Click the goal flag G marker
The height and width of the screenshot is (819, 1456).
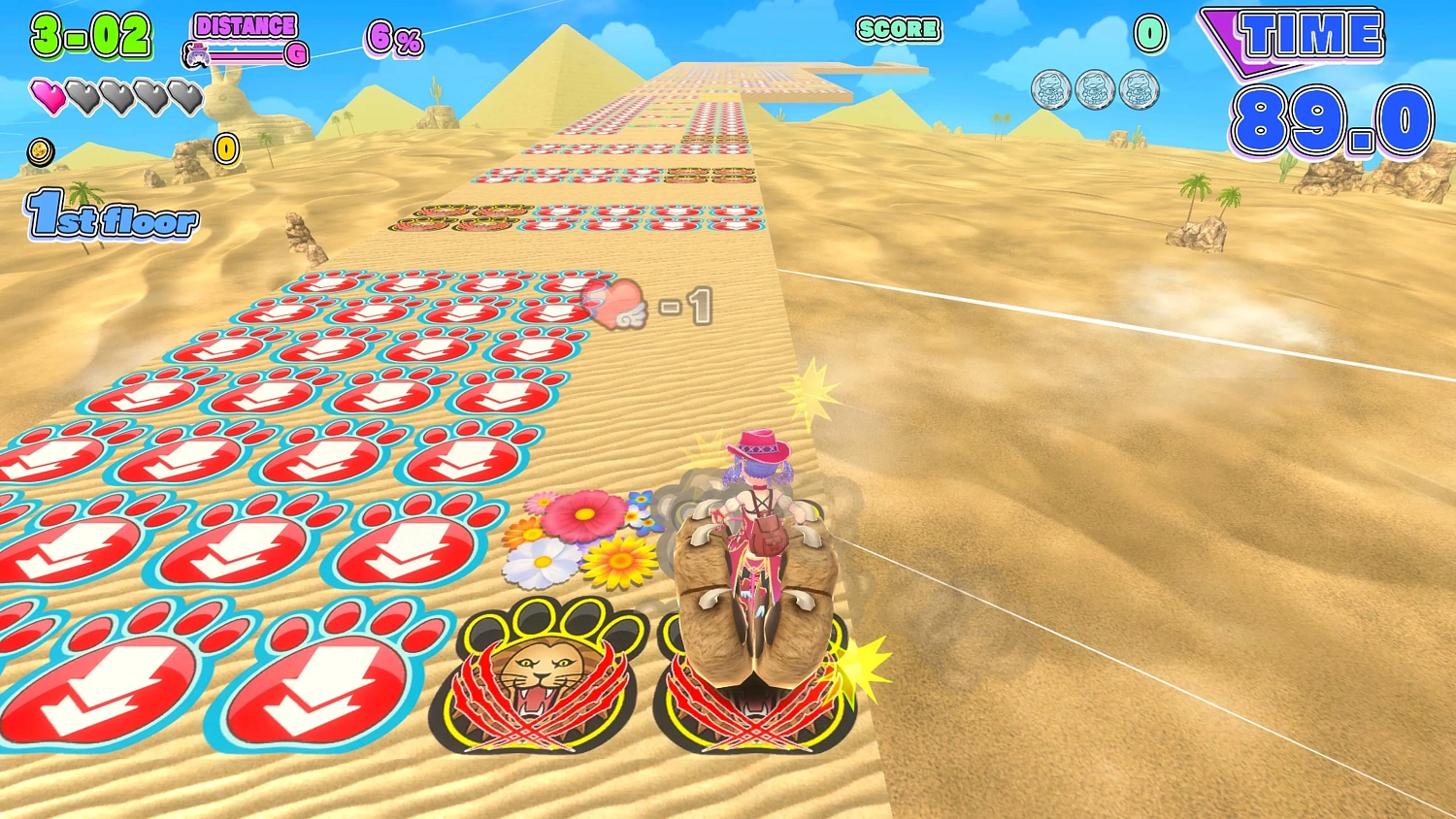point(296,55)
